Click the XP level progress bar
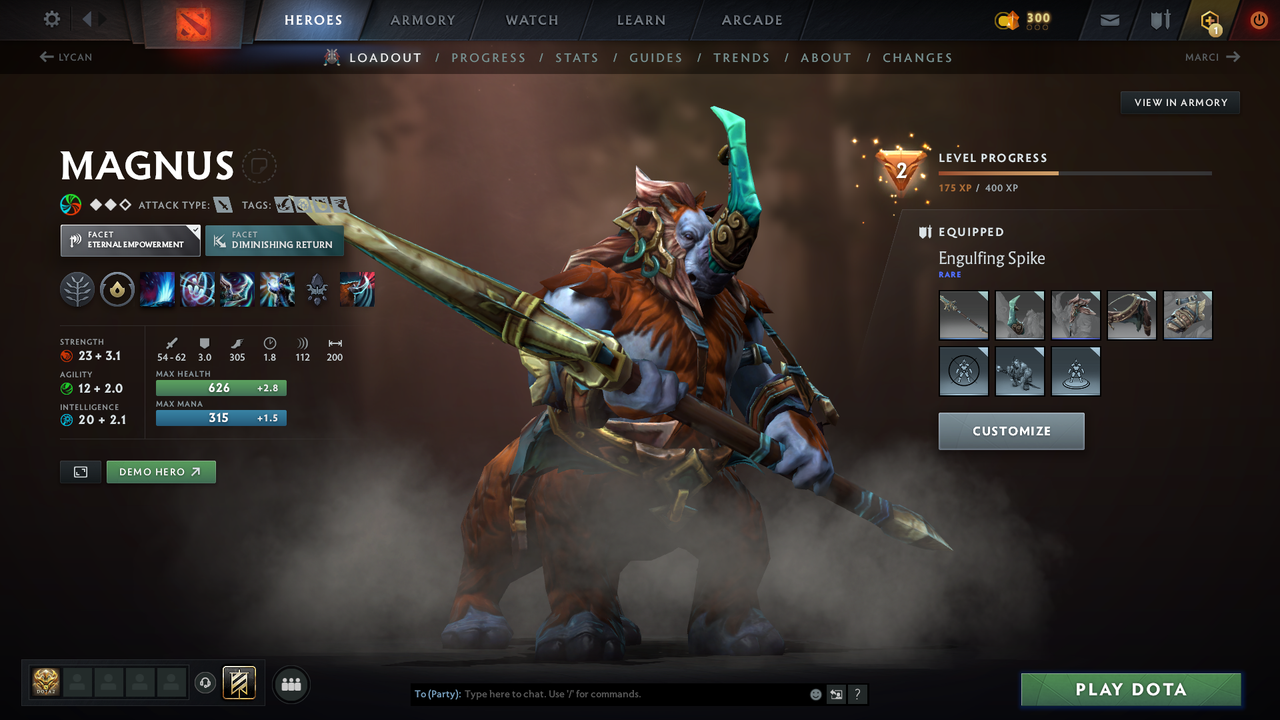Screen dimensions: 1280x720 1077,172
